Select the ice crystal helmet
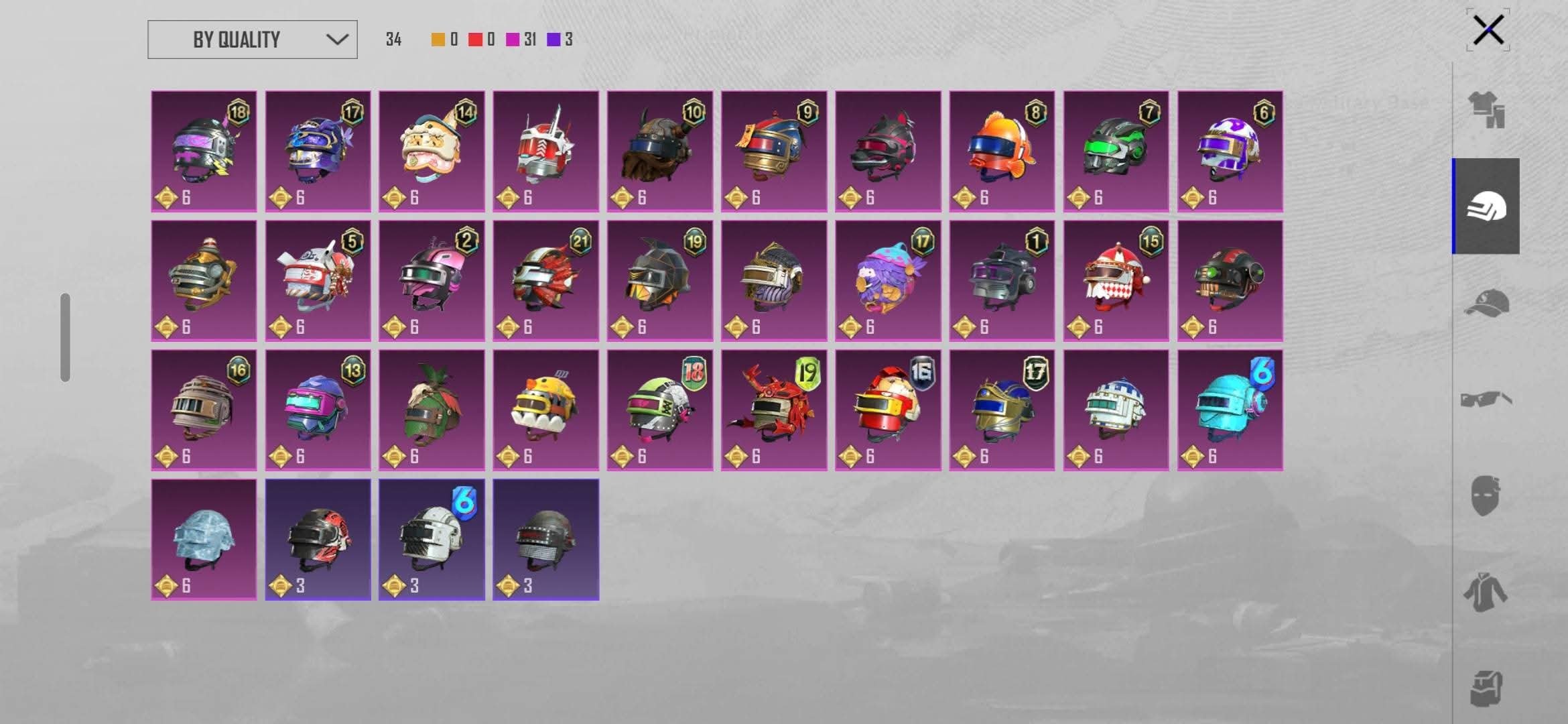The image size is (1568, 724). coord(204,540)
